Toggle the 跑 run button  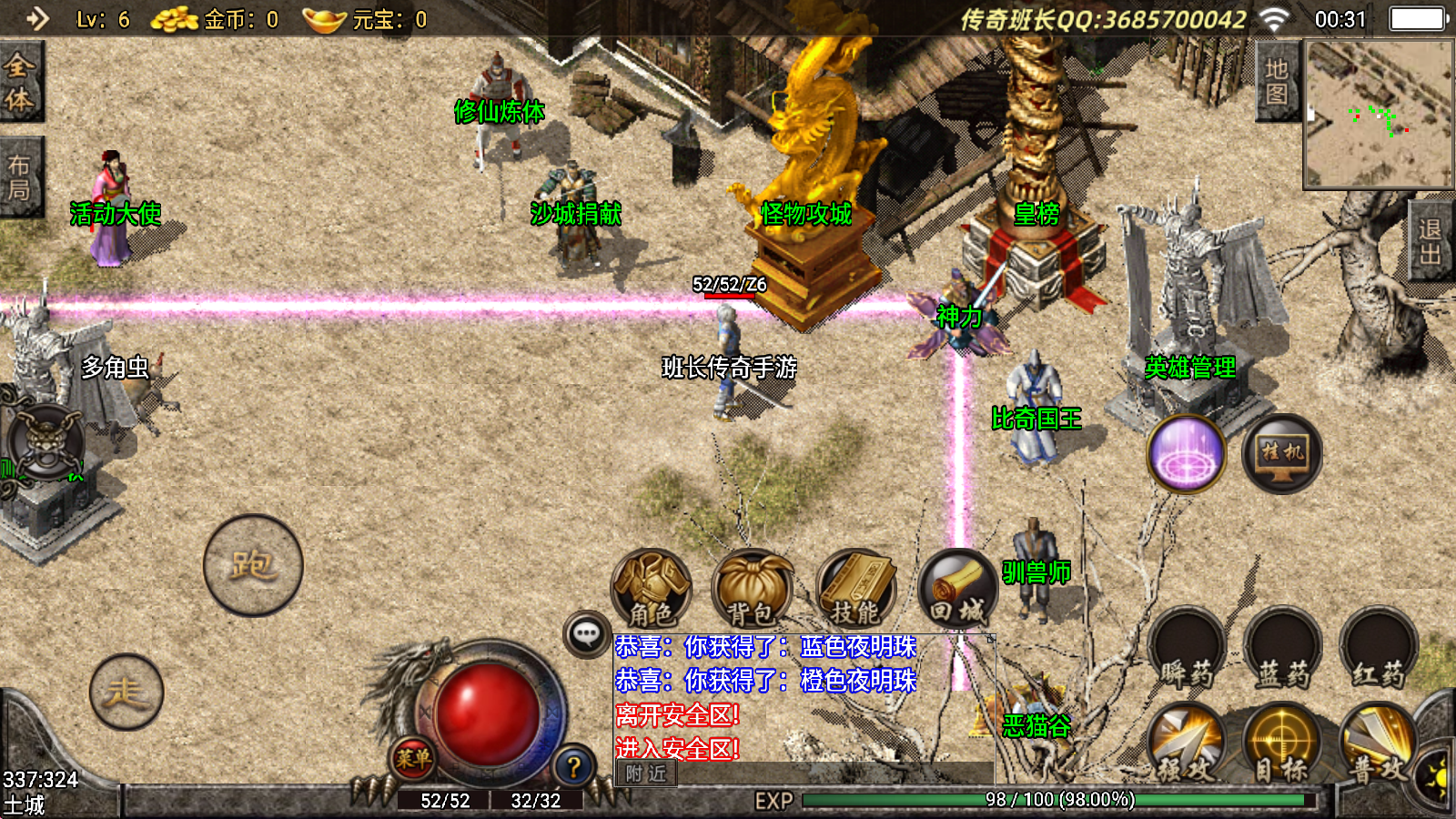click(x=253, y=565)
